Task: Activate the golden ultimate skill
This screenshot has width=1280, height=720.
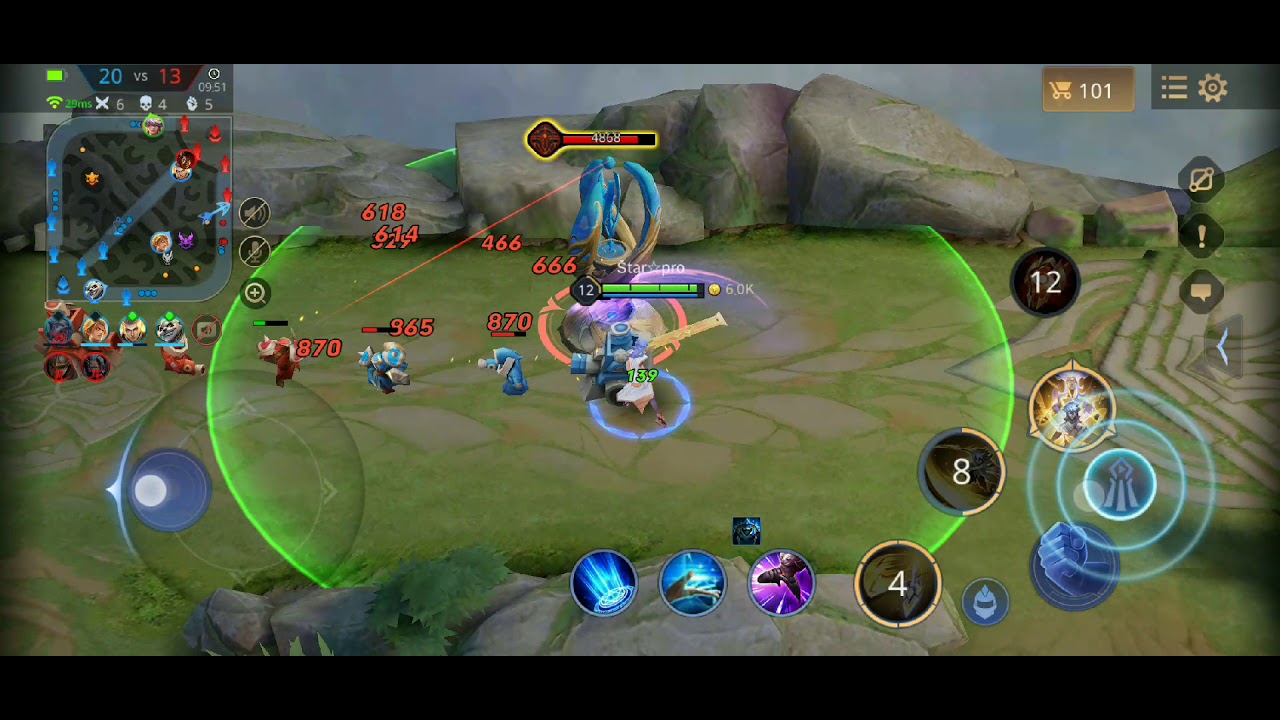Action: click(x=1072, y=409)
